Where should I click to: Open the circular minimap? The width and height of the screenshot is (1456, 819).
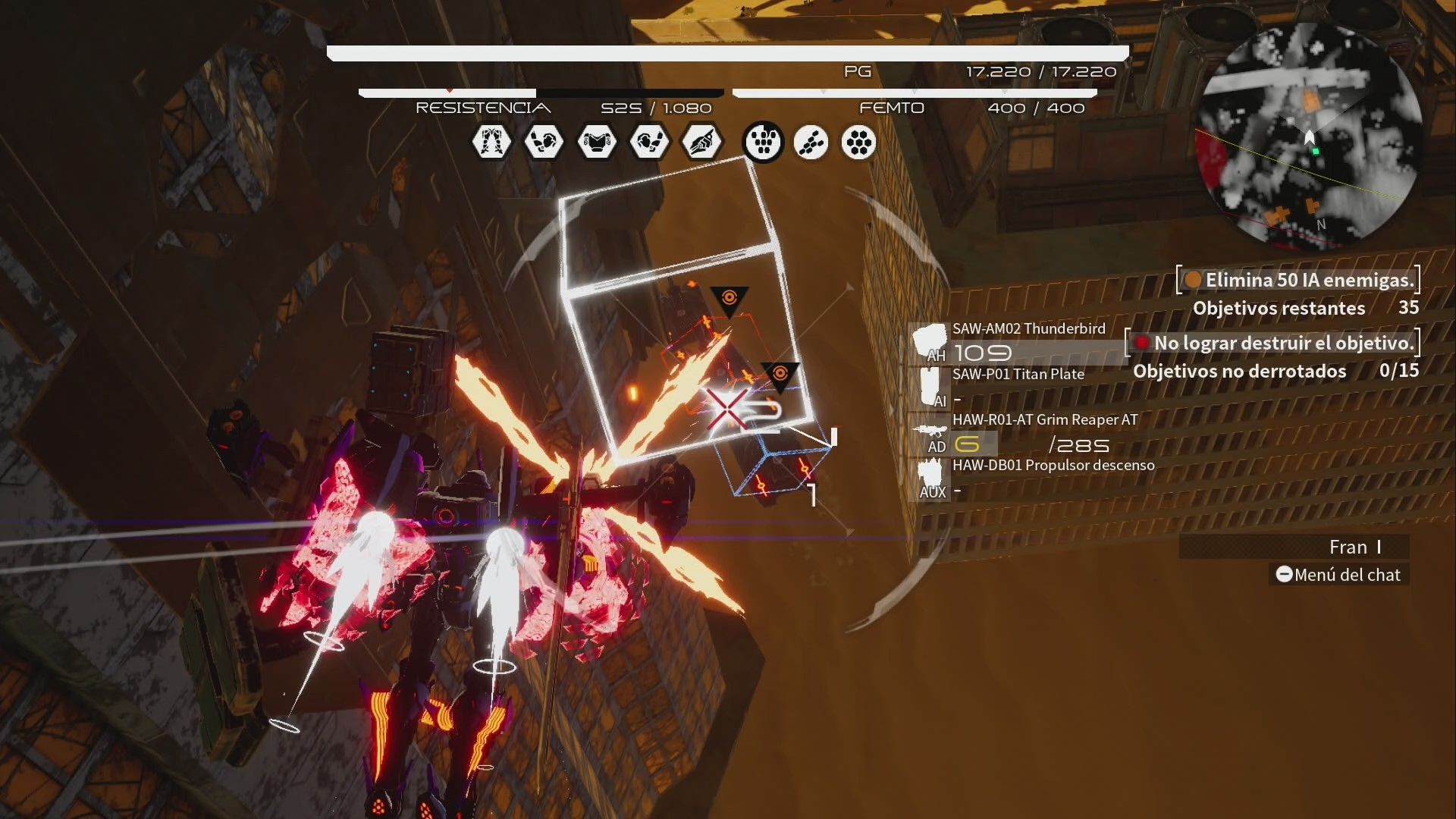[1308, 135]
